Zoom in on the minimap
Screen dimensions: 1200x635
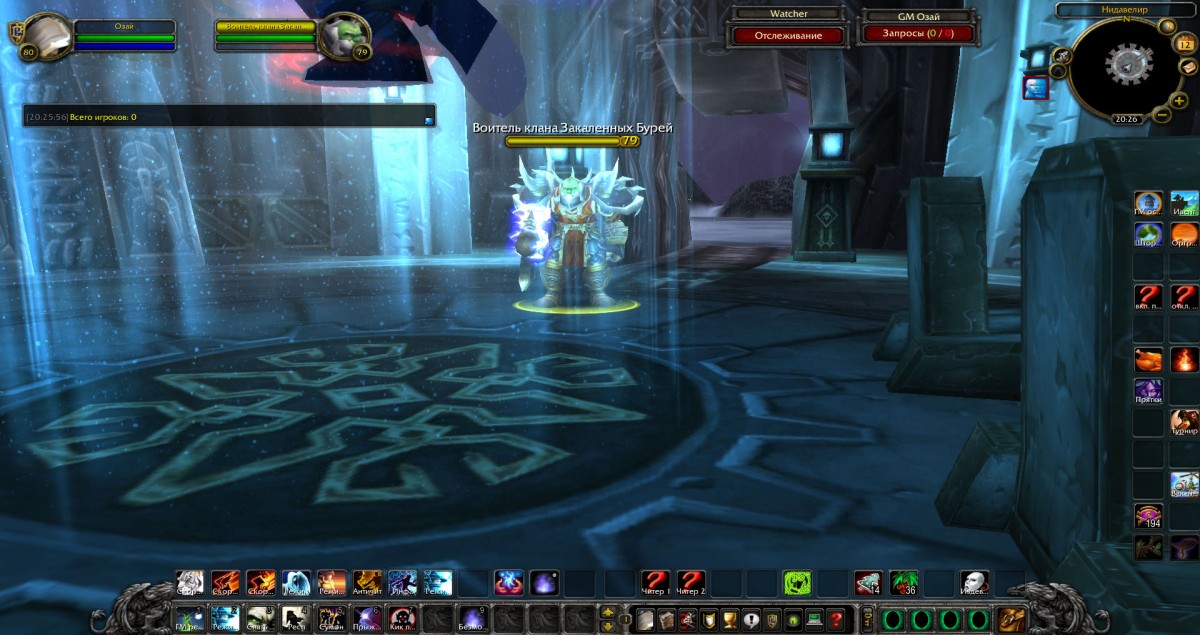[x=1179, y=100]
